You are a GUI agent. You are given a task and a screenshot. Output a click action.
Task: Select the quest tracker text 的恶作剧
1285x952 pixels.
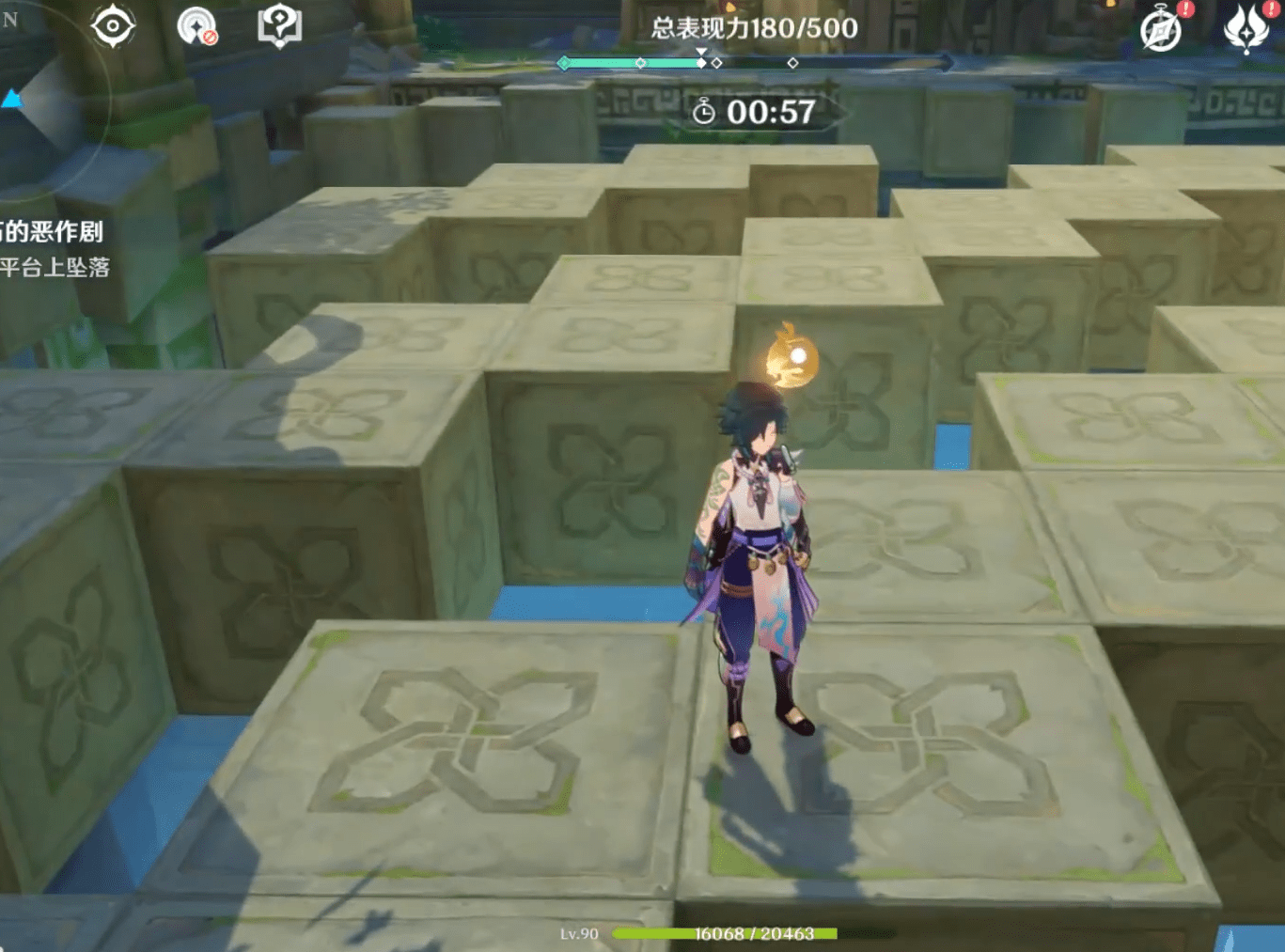tap(53, 232)
